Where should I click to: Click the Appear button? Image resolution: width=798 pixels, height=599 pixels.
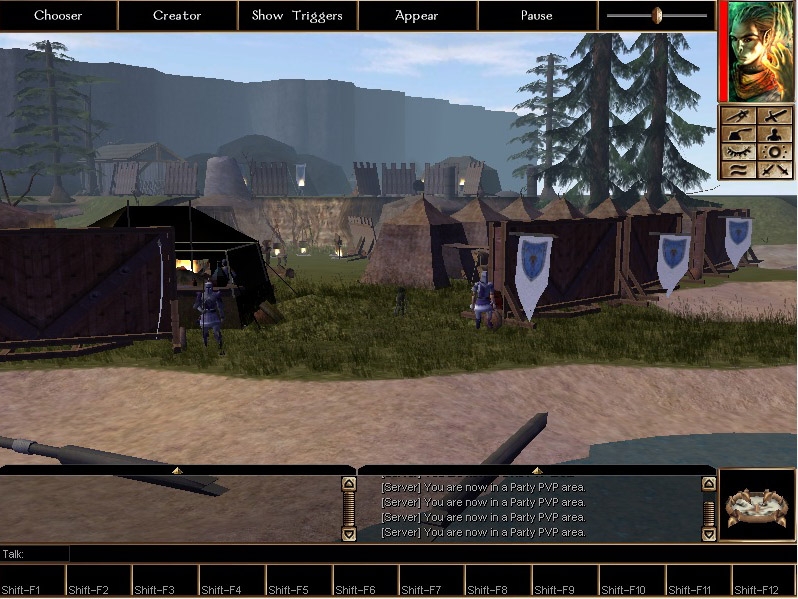pyautogui.click(x=417, y=15)
